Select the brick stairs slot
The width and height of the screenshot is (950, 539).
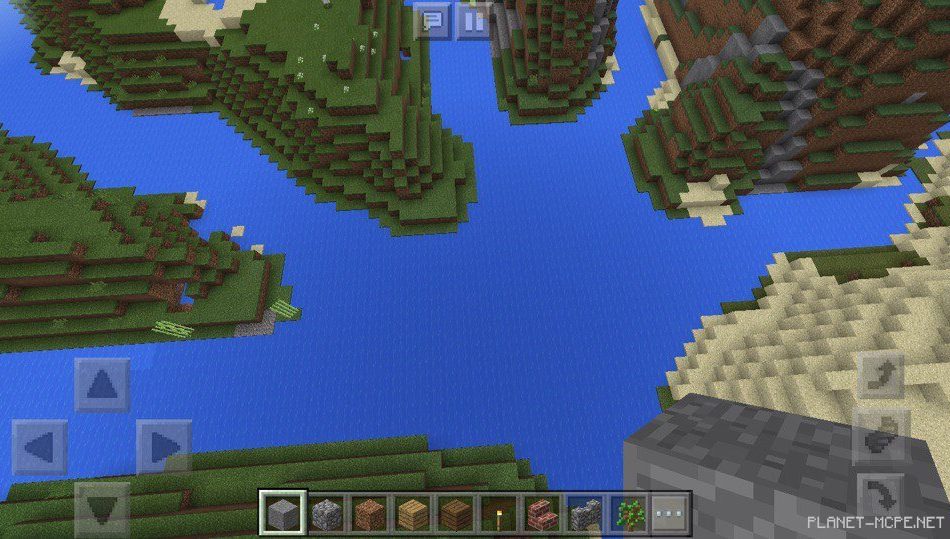pos(541,514)
